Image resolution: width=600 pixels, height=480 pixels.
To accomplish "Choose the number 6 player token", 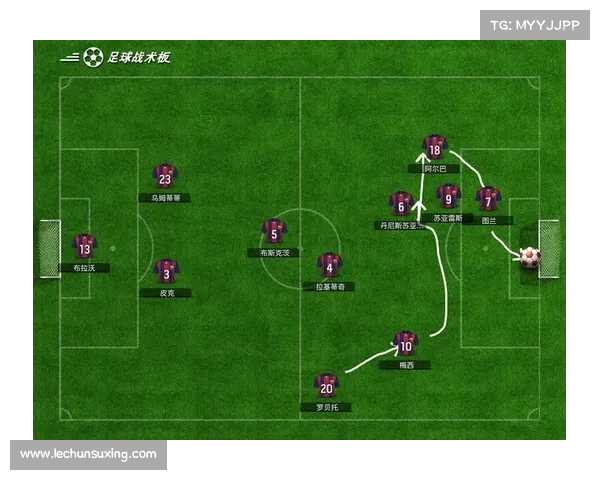I will pos(401,205).
